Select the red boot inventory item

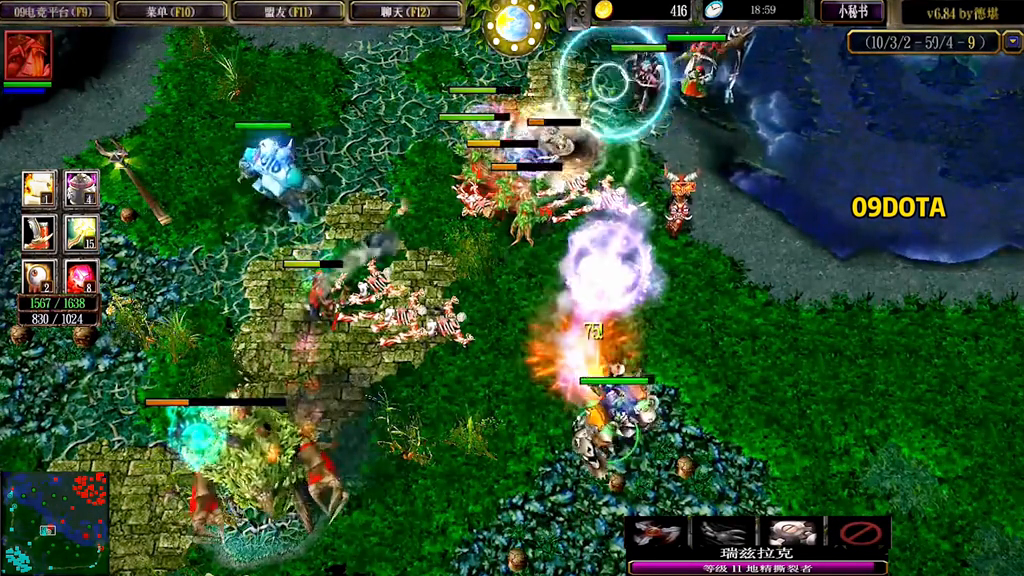pyautogui.click(x=39, y=232)
